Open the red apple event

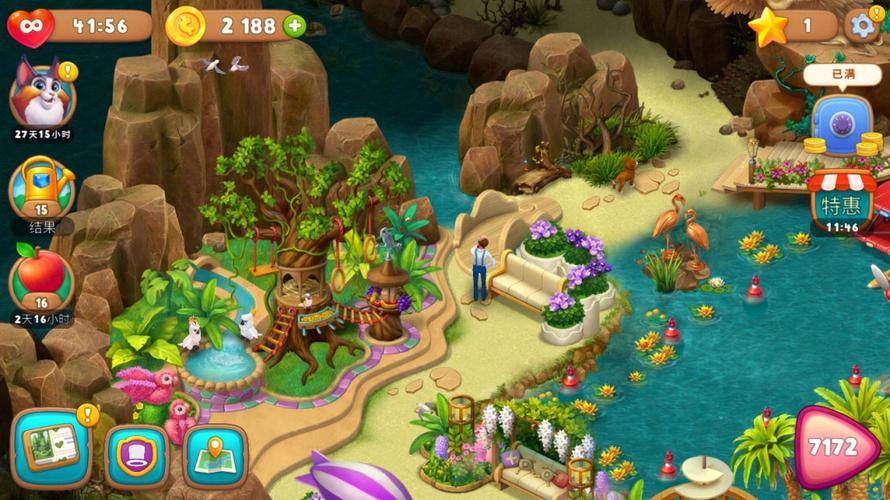tap(41, 278)
